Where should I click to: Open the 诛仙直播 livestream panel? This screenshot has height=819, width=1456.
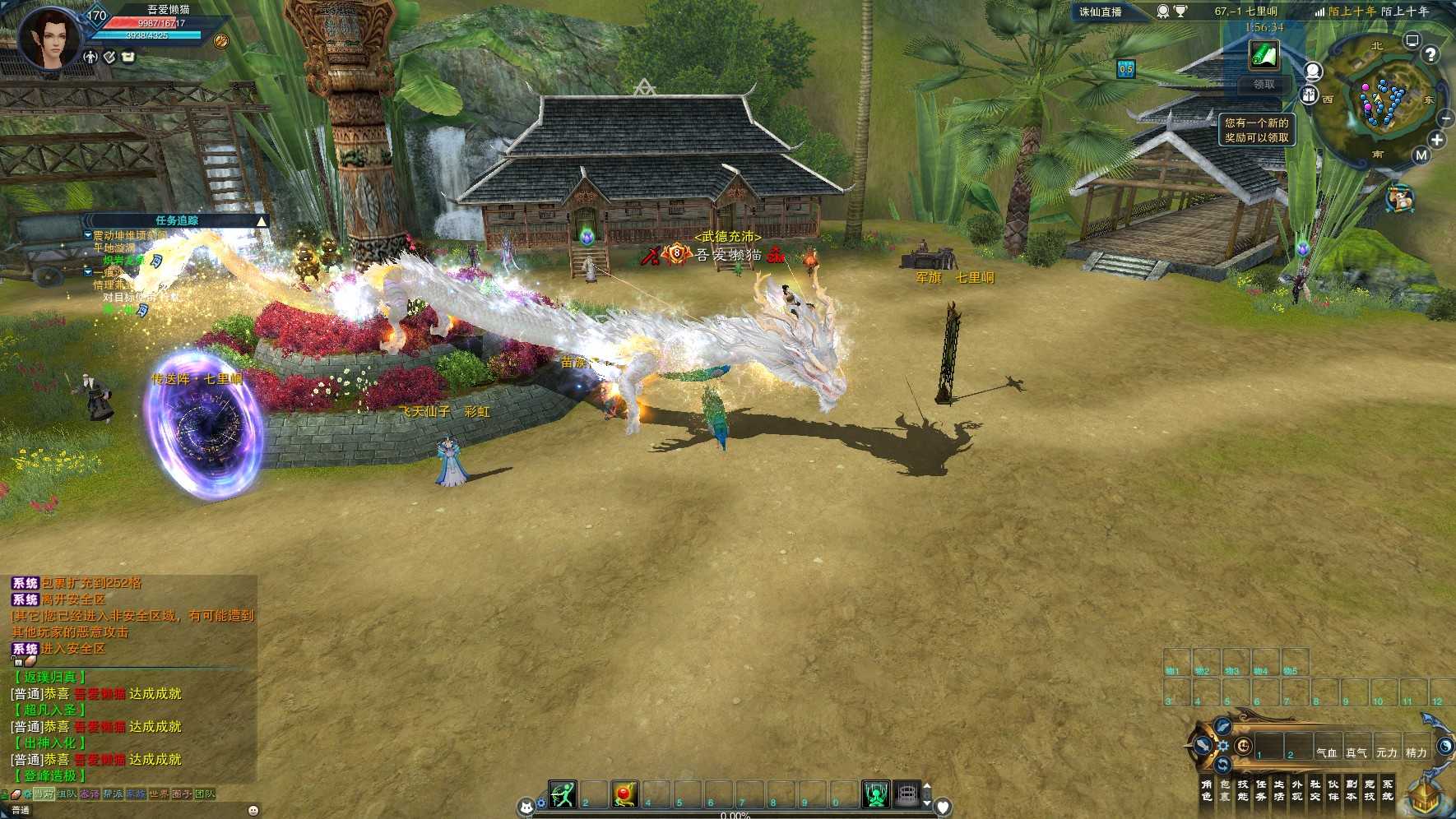[x=1101, y=12]
